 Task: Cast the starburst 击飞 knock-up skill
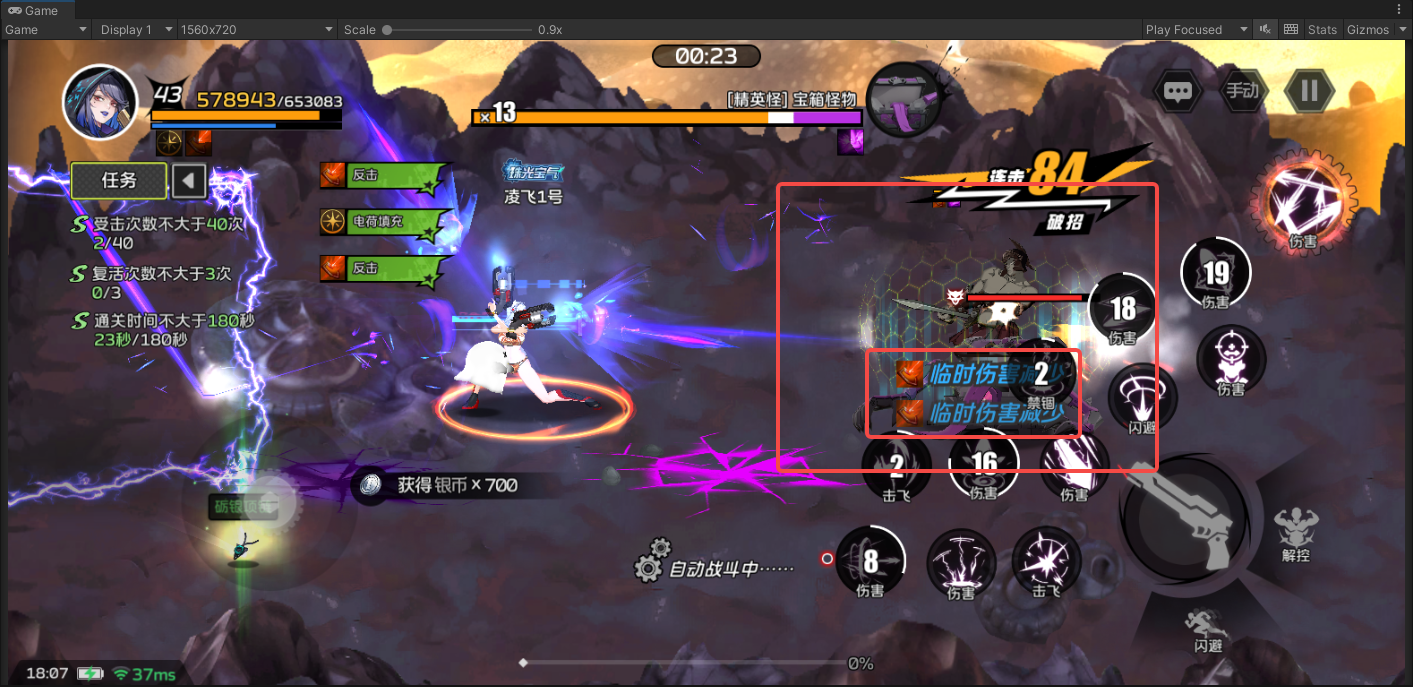(1046, 560)
